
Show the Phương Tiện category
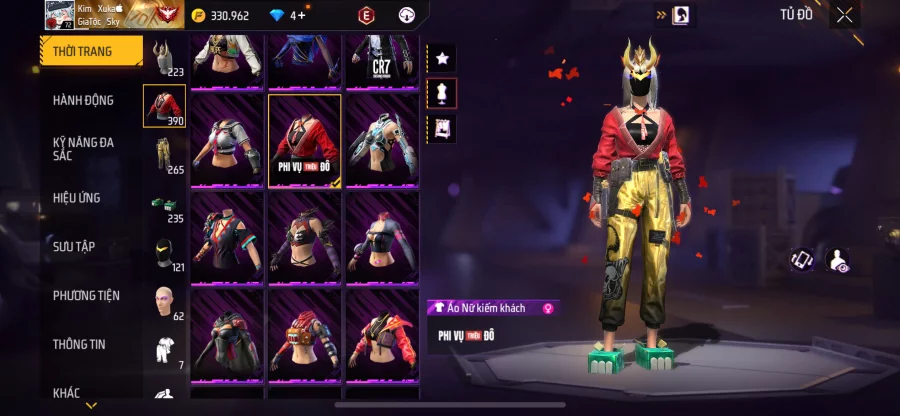point(87,295)
